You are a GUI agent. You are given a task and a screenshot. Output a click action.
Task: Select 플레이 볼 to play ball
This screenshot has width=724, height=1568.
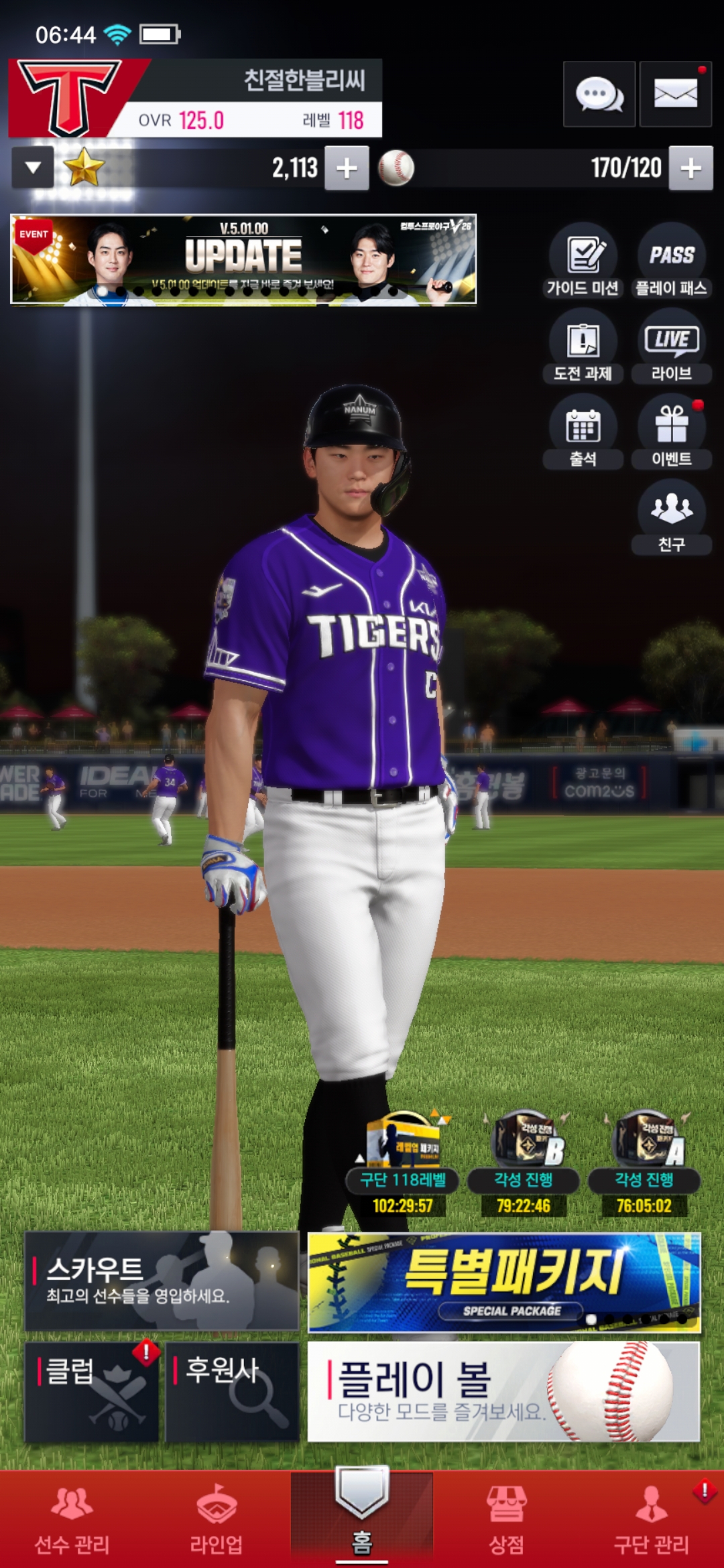tap(503, 1391)
